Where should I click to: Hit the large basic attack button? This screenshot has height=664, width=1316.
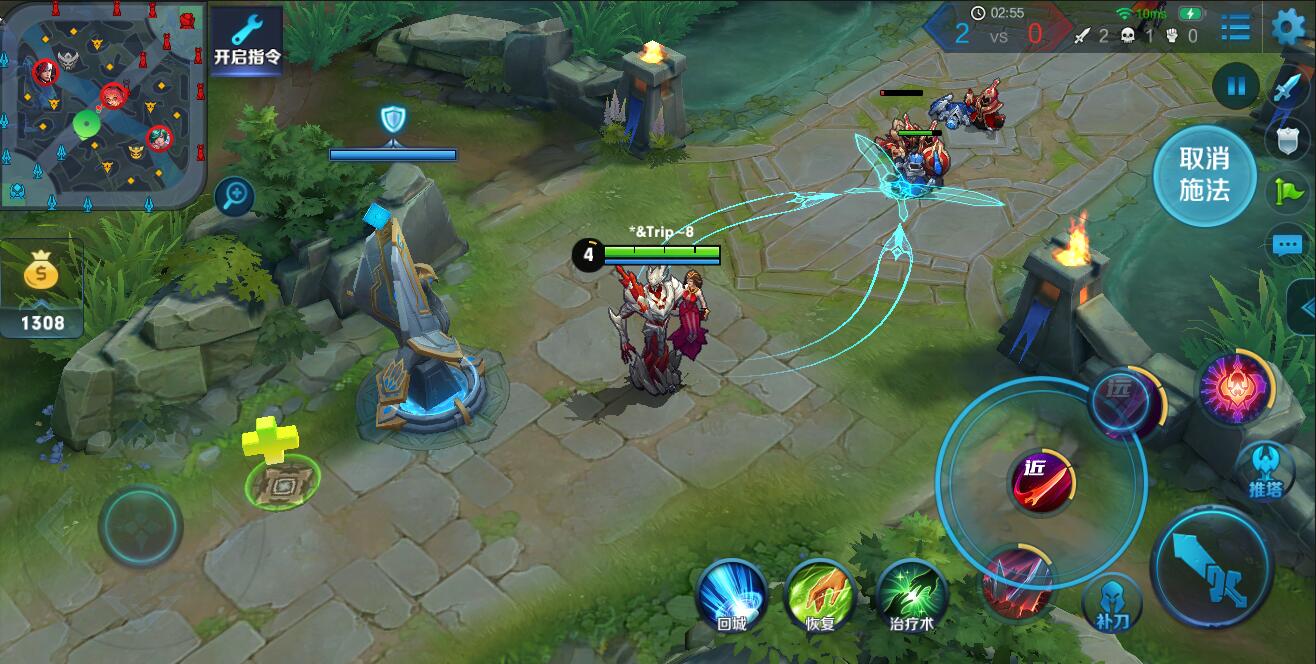tap(1212, 567)
